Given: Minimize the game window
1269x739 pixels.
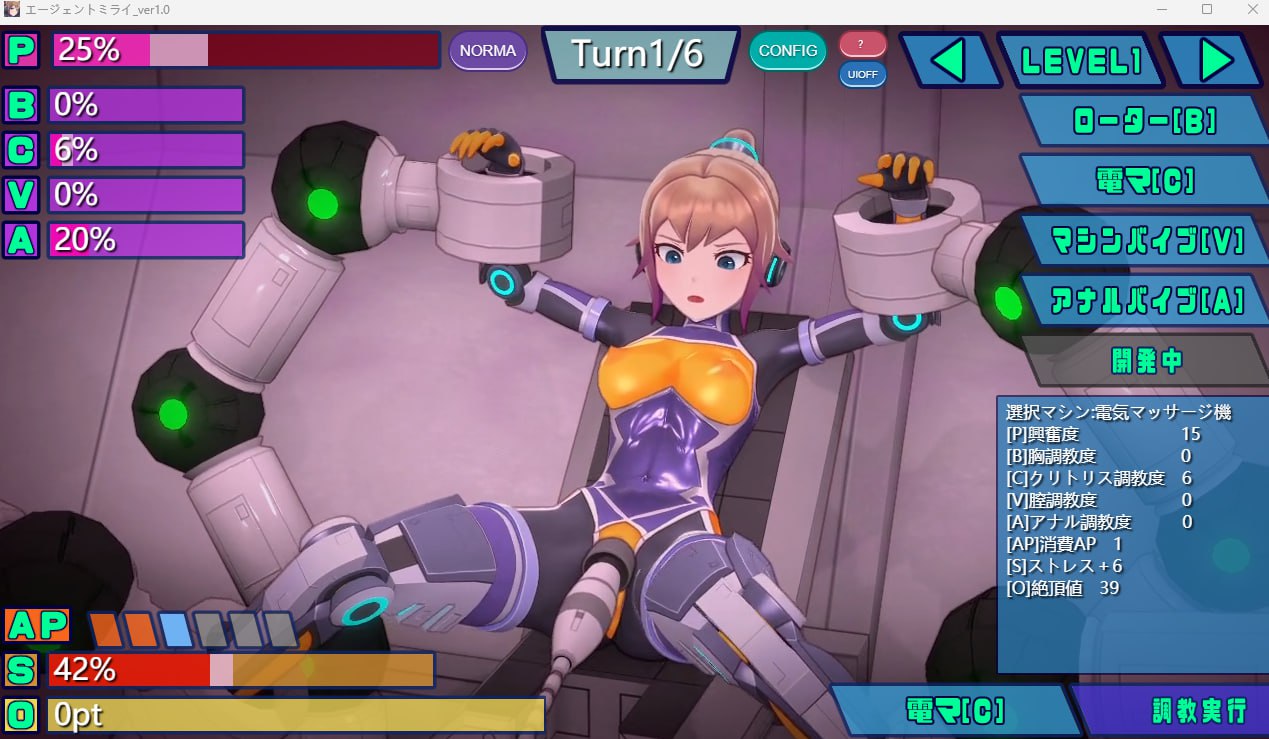Looking at the screenshot, I should coord(1161,9).
